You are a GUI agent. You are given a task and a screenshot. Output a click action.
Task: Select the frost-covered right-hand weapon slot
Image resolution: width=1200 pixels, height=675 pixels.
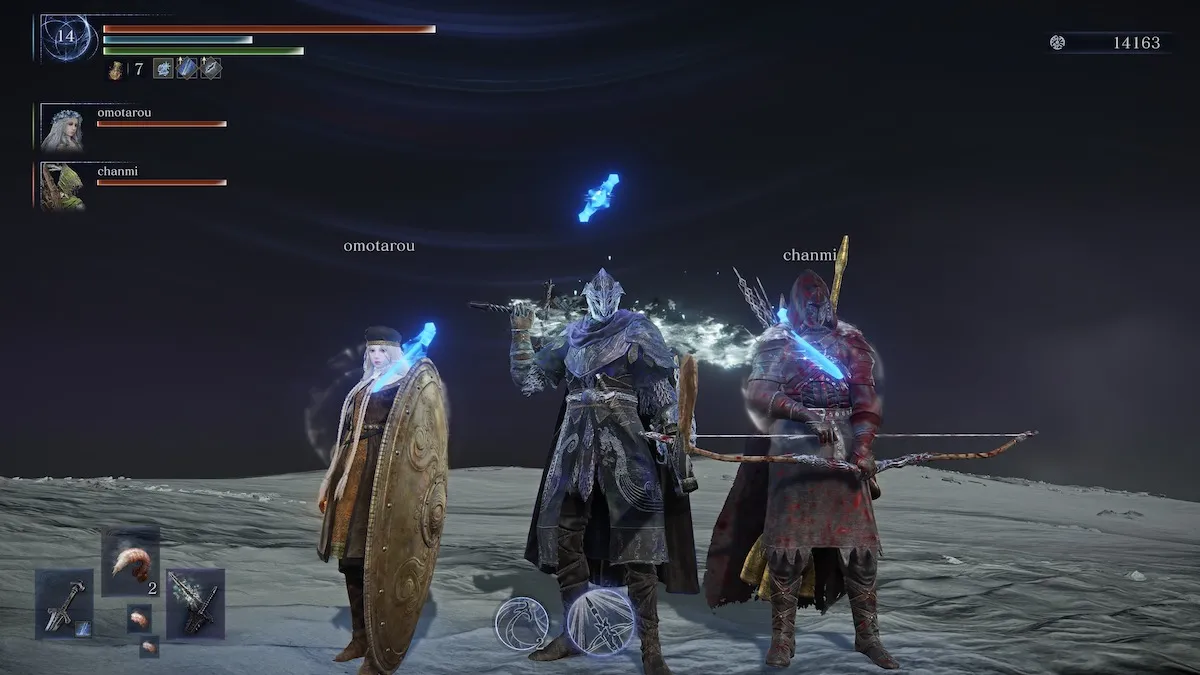[x=195, y=603]
